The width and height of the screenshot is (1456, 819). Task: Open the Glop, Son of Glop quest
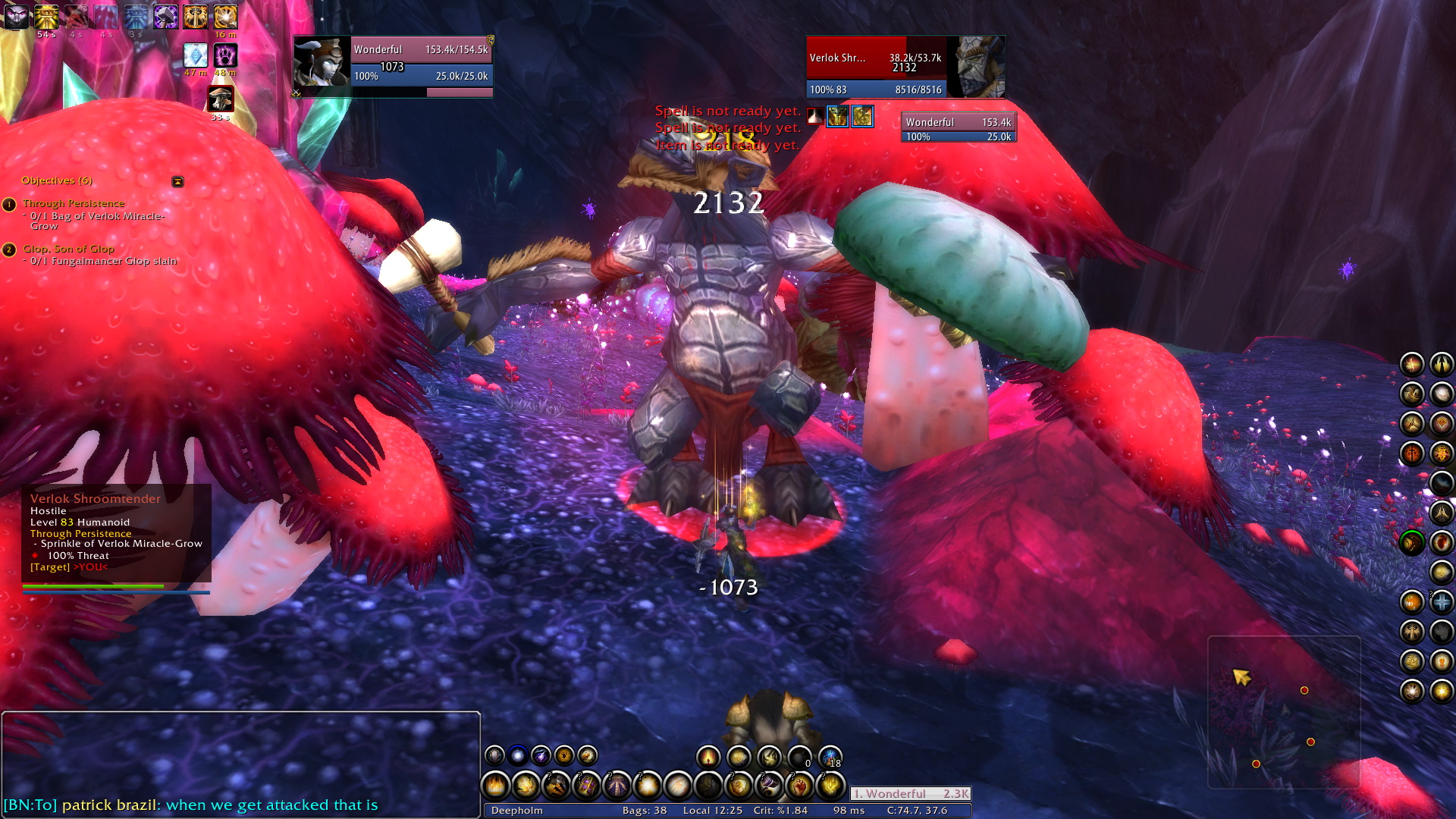[68, 249]
